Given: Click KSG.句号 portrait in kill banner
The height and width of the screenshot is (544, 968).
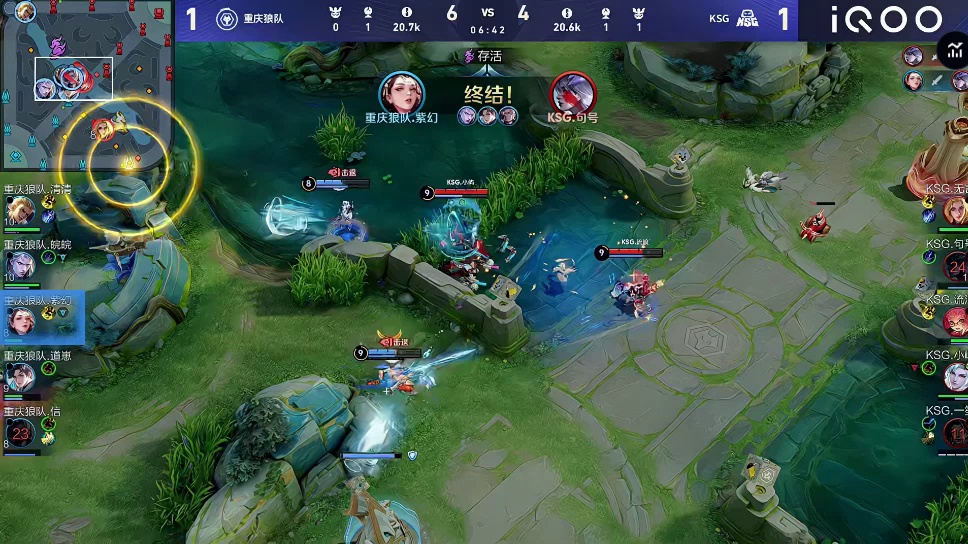Looking at the screenshot, I should coord(573,94).
